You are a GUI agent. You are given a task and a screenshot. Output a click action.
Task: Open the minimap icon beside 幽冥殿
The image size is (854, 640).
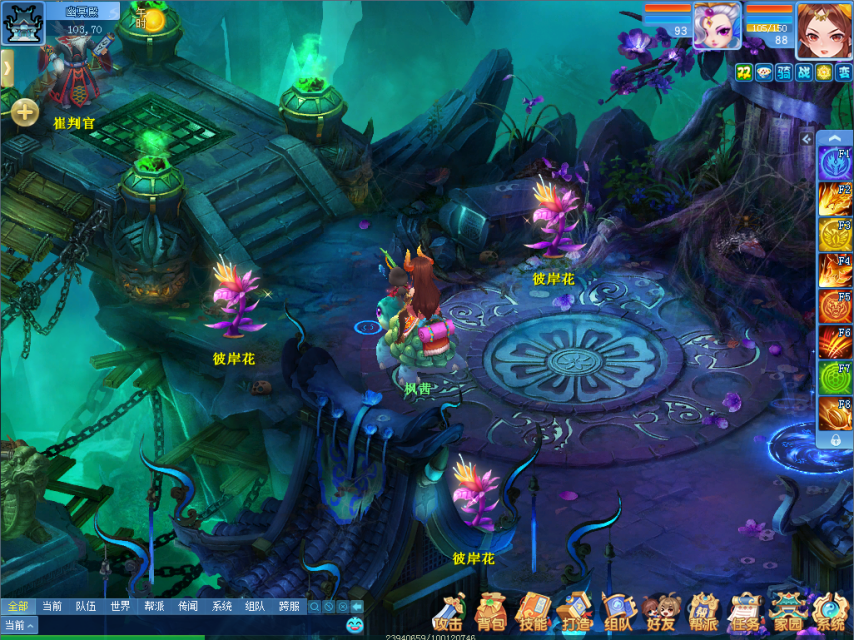click(20, 22)
